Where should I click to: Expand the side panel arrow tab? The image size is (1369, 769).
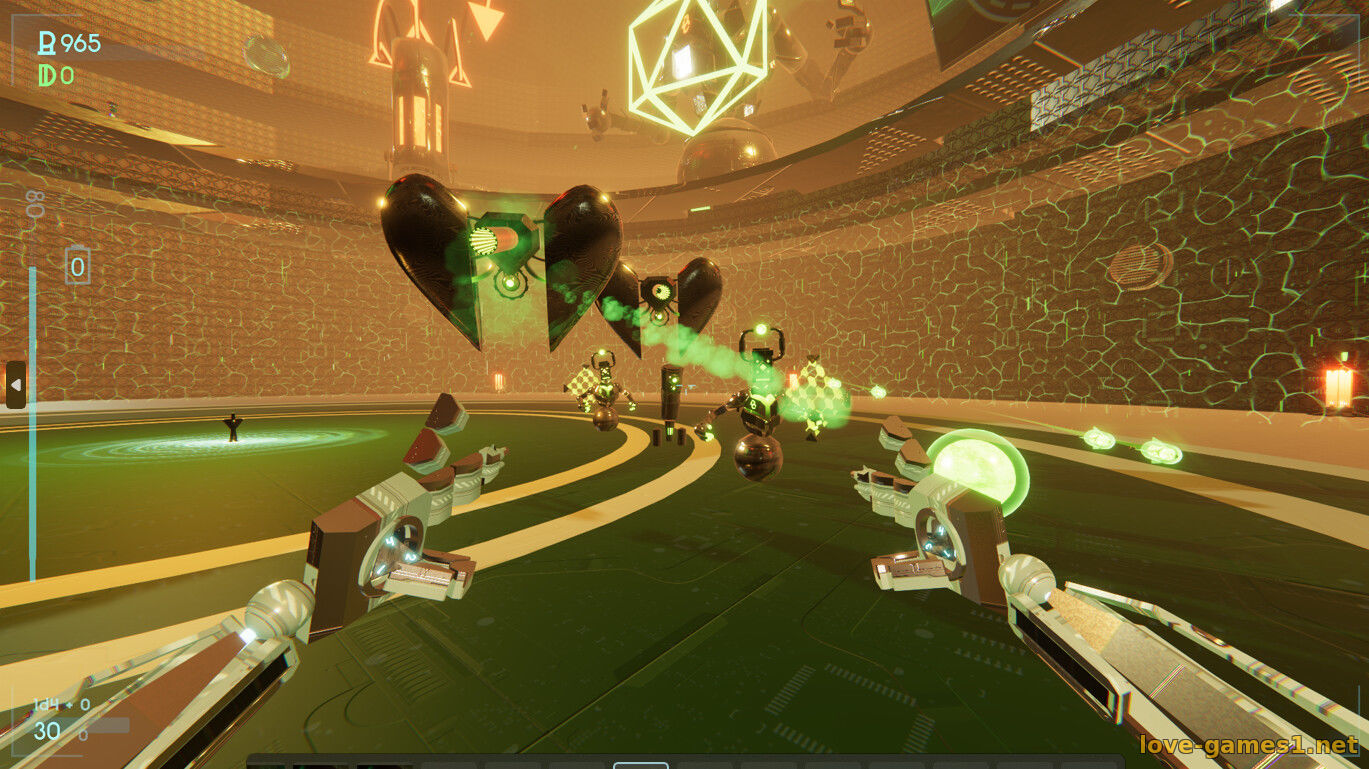[x=15, y=385]
